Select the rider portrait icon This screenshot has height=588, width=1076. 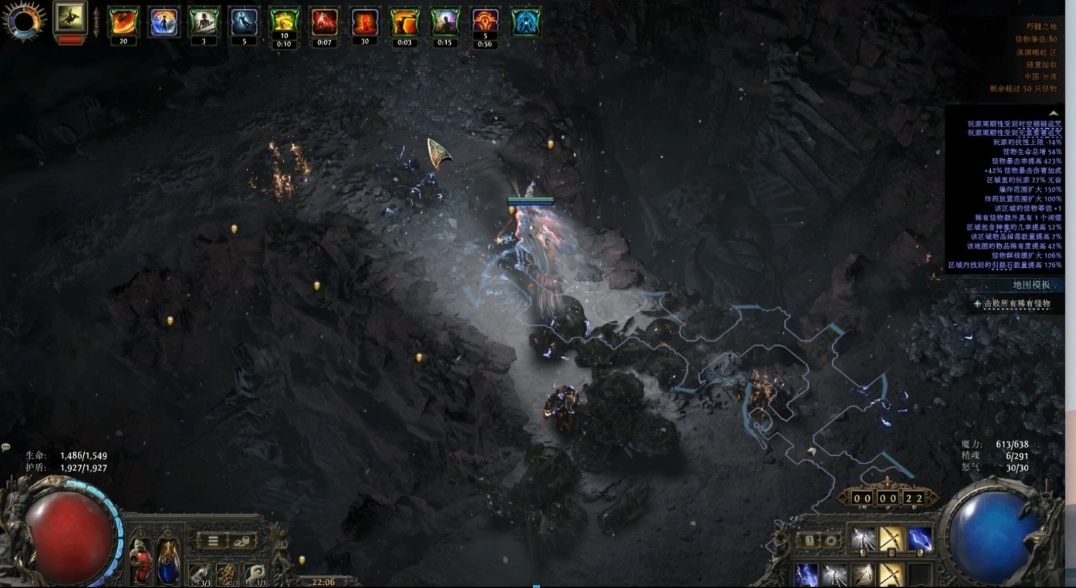tap(70, 17)
